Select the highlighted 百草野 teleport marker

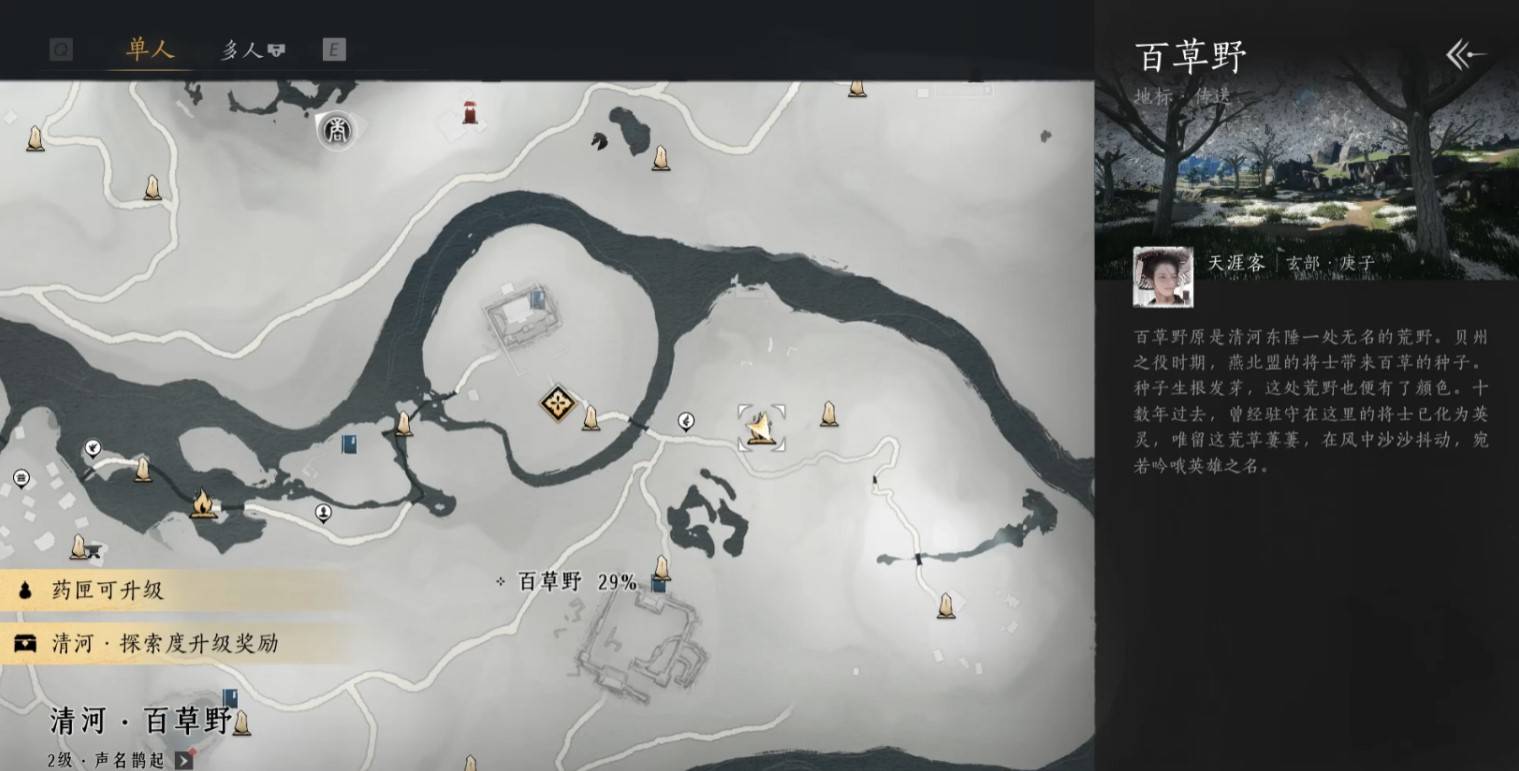pyautogui.click(x=761, y=428)
